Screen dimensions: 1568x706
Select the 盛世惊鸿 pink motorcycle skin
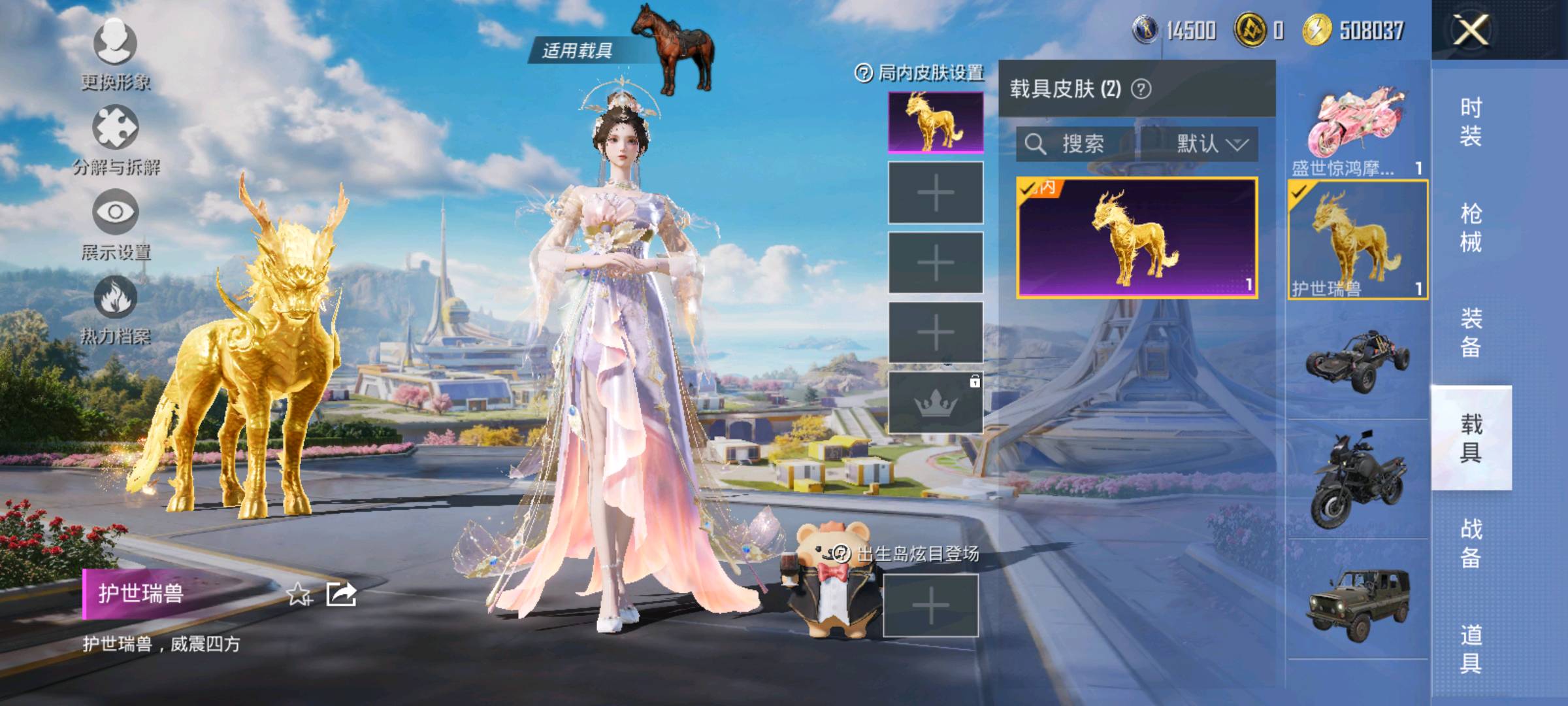tap(1356, 127)
